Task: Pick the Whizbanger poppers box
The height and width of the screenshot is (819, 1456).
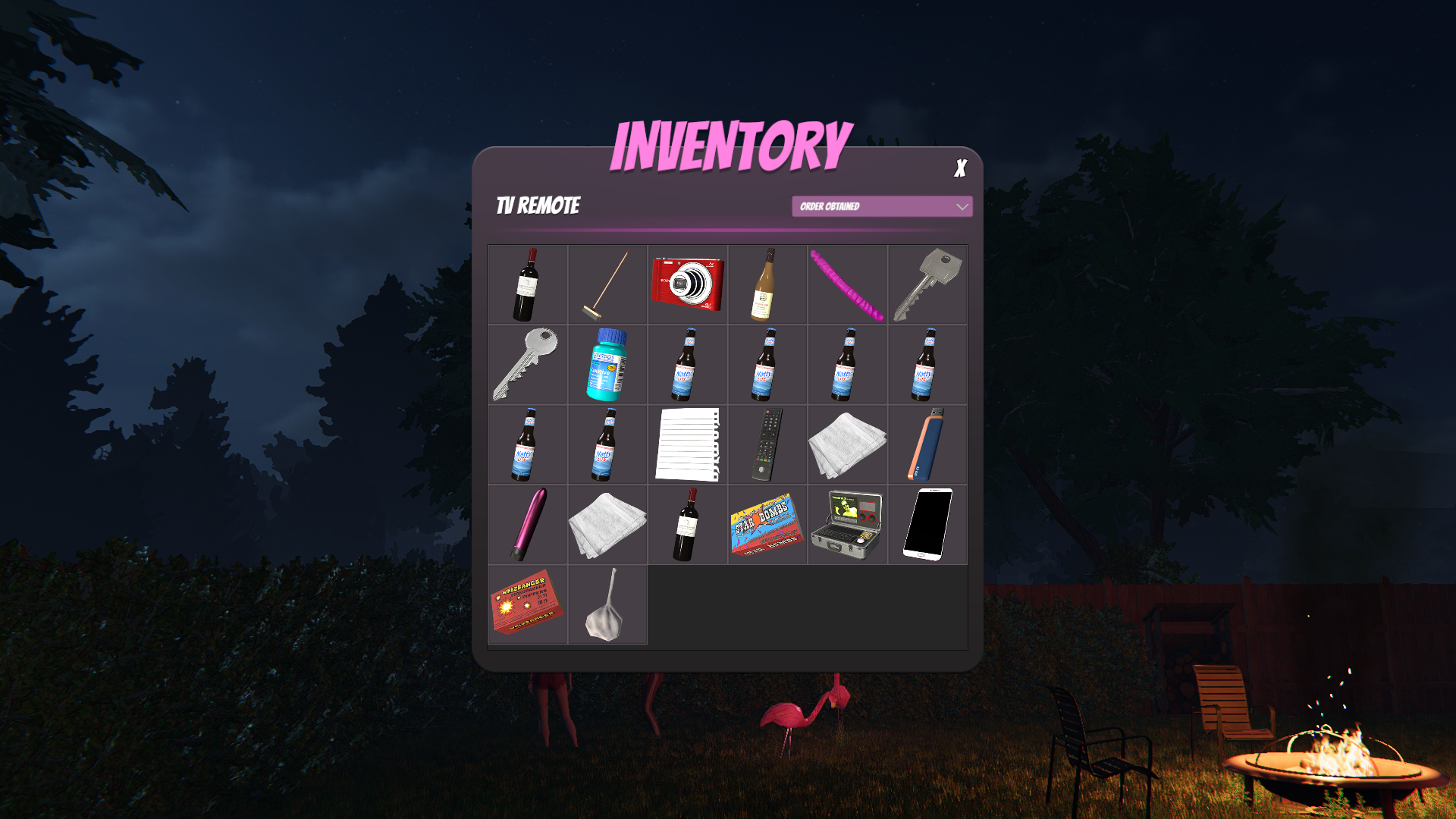Action: click(x=529, y=604)
